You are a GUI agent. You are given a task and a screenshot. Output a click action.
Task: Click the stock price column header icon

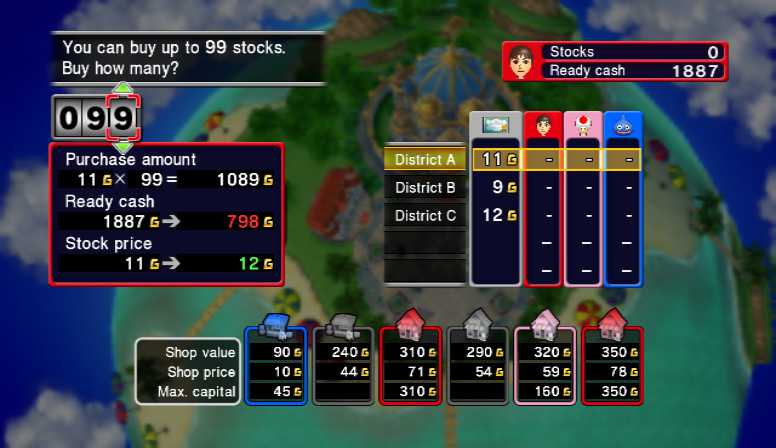[x=495, y=127]
